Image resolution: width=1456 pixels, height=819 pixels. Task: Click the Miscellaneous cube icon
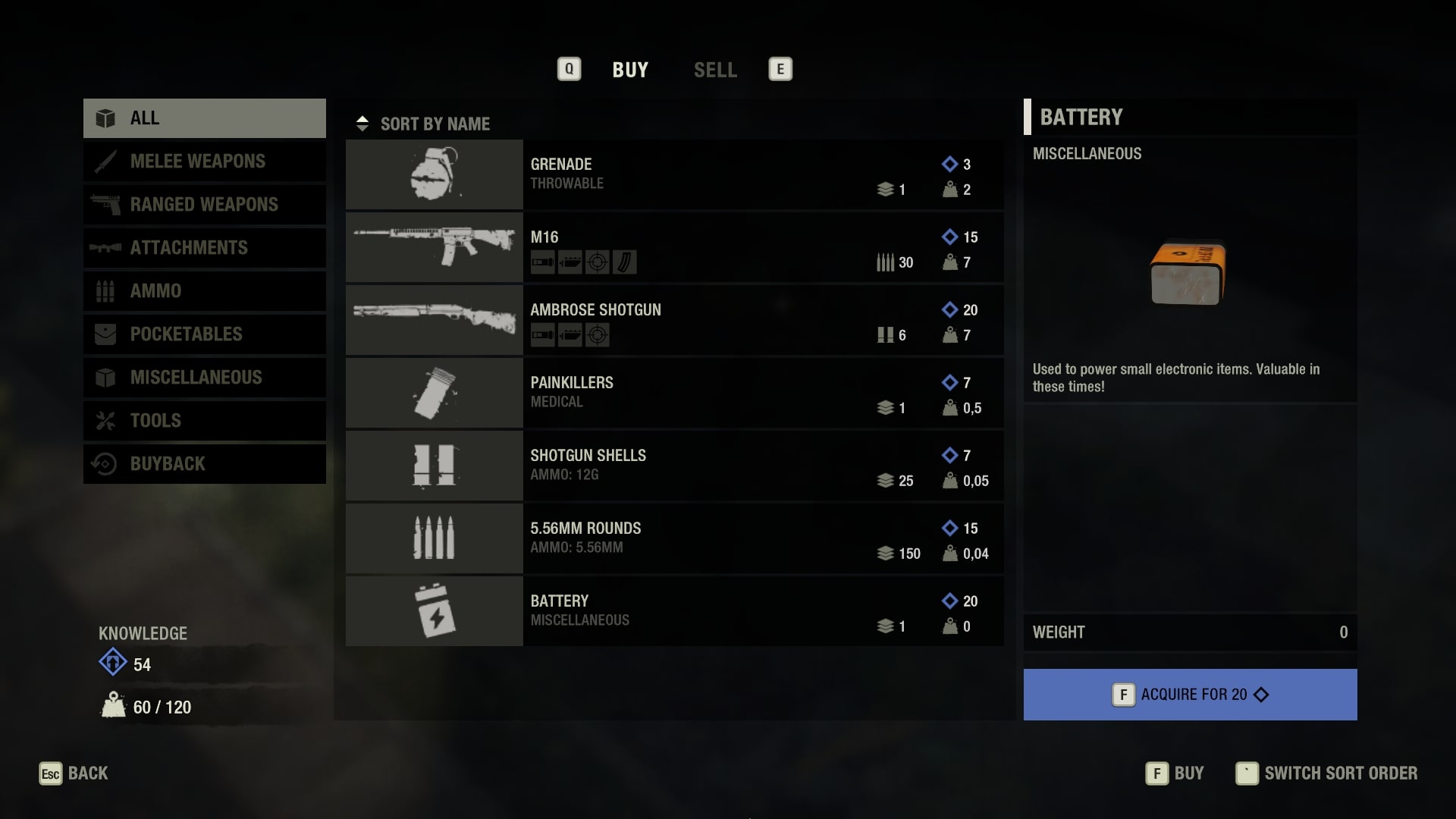[106, 377]
